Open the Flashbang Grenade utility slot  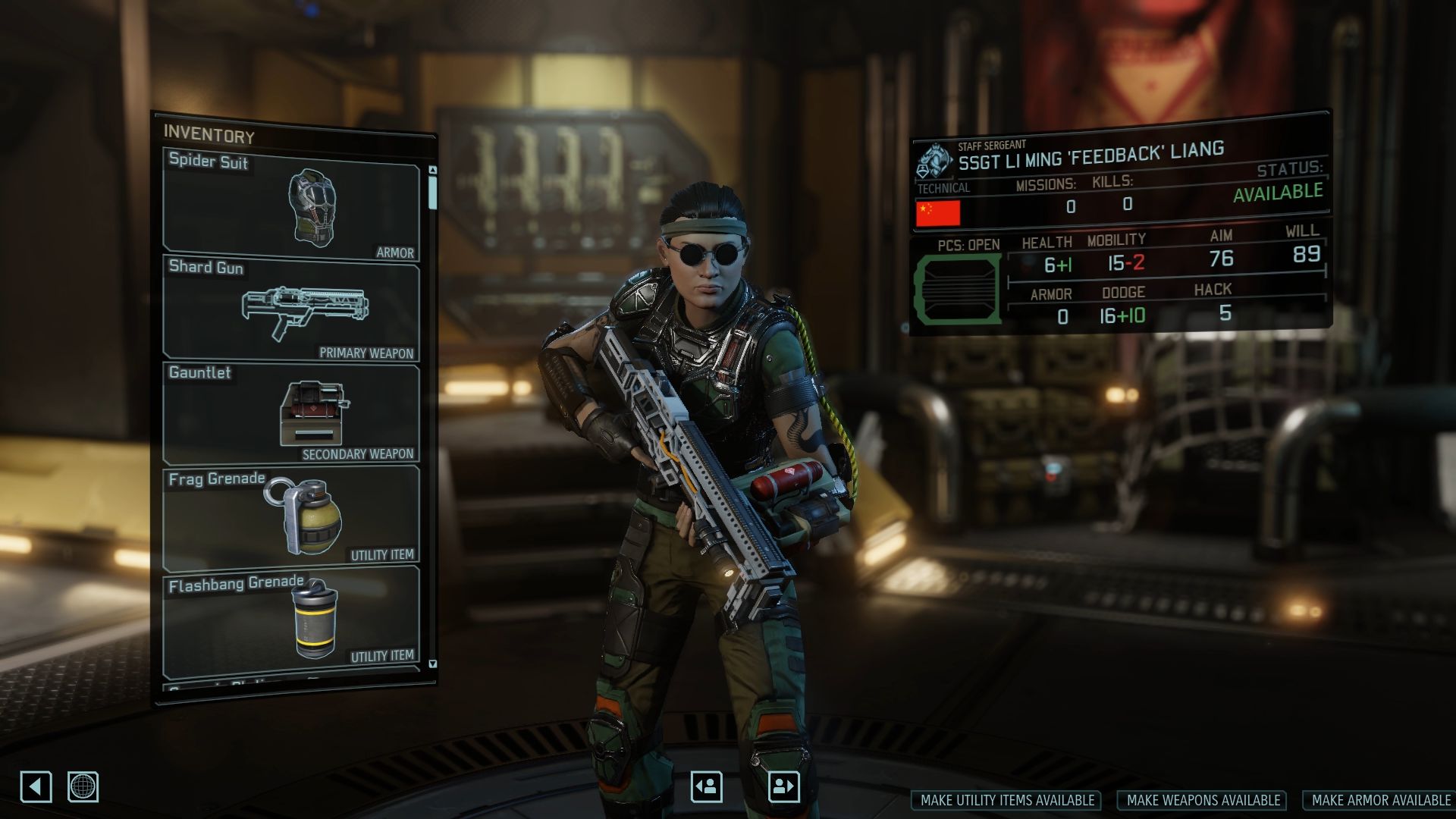point(291,618)
